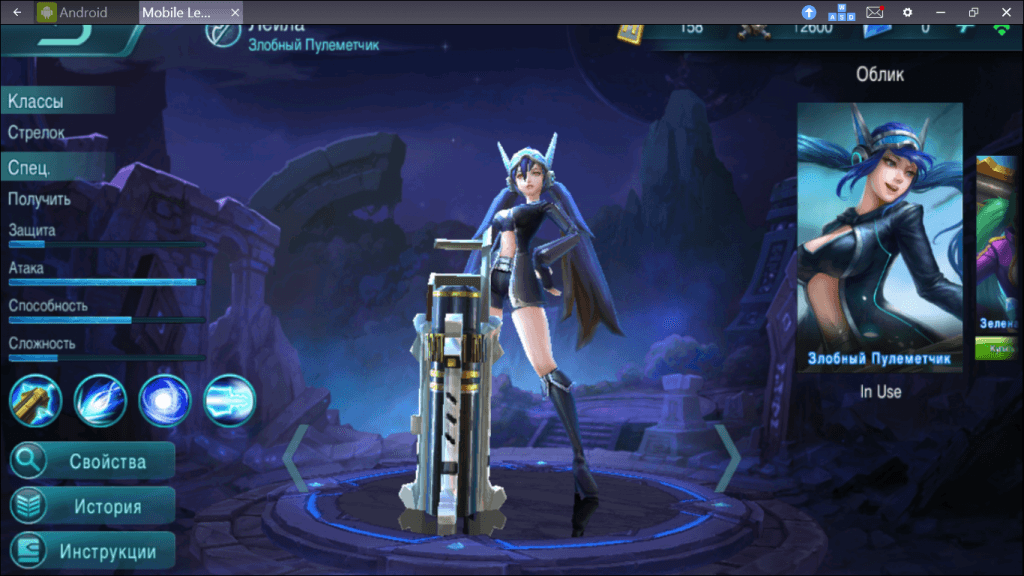Select the golden cannon passive skill icon
Viewport: 1024px width, 576px height.
36,401
